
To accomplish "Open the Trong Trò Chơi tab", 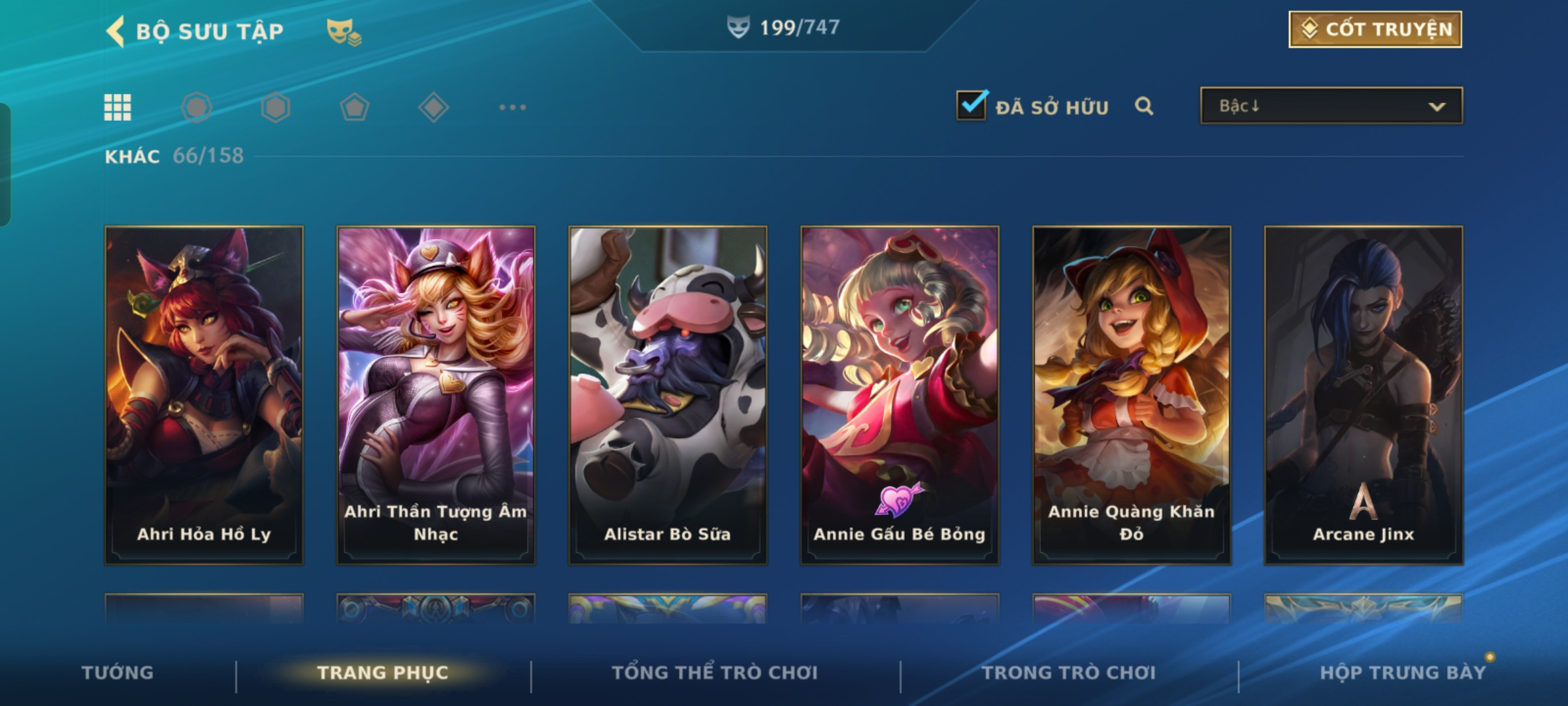I will tap(1069, 673).
